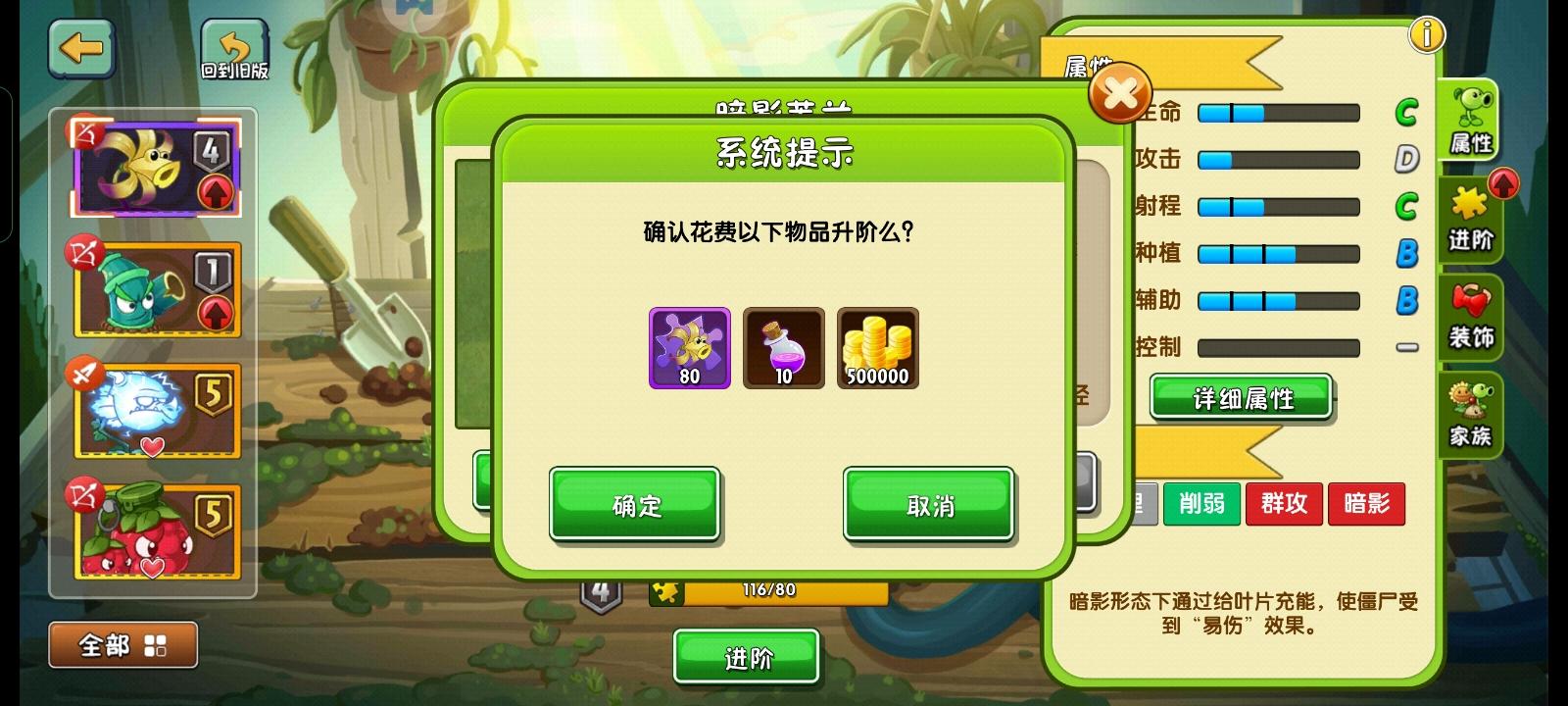Click the potion item showing 10
This screenshot has height=706, width=1568.
click(x=783, y=345)
